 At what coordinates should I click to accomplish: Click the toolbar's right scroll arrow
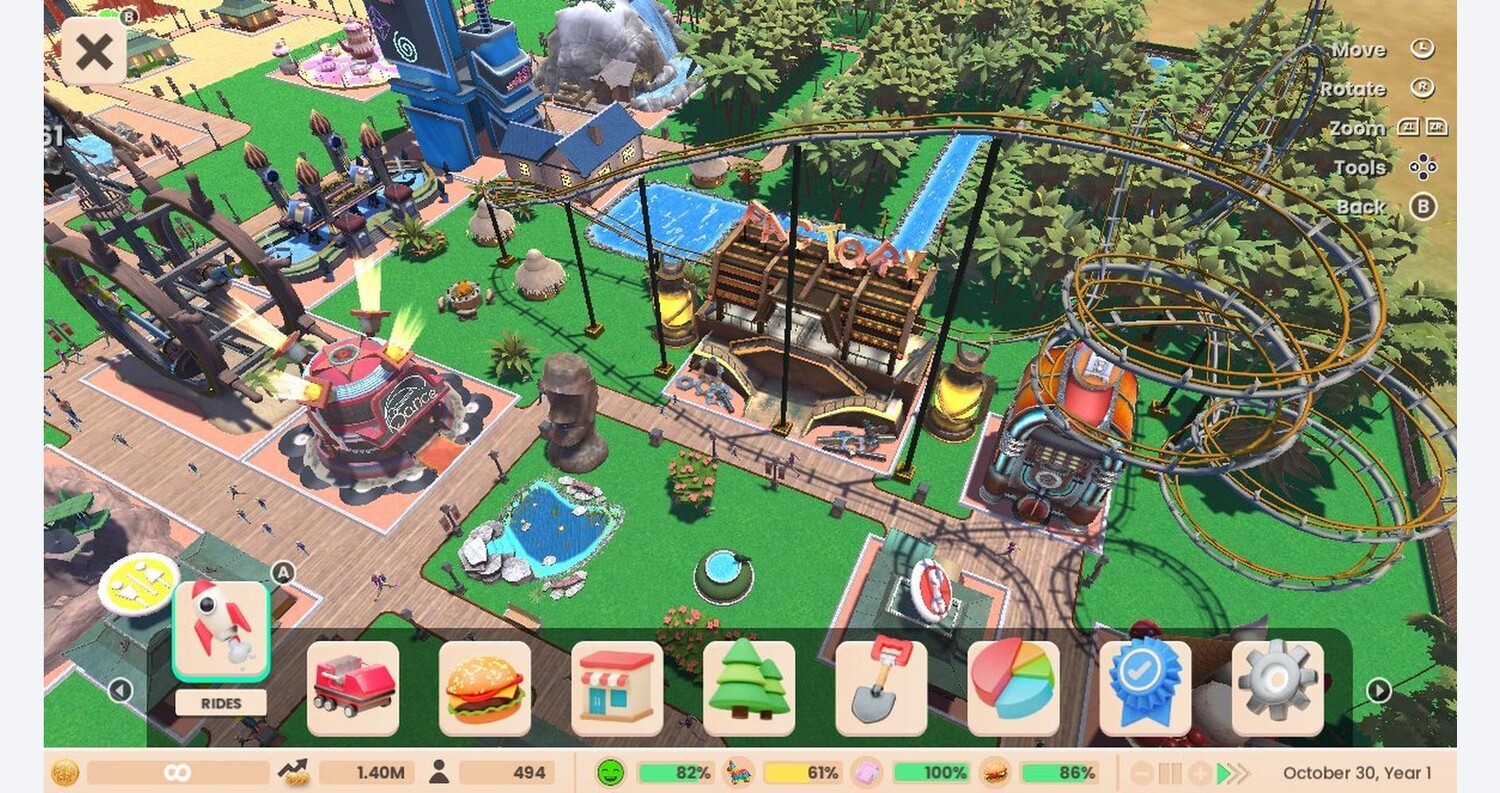pyautogui.click(x=1379, y=690)
